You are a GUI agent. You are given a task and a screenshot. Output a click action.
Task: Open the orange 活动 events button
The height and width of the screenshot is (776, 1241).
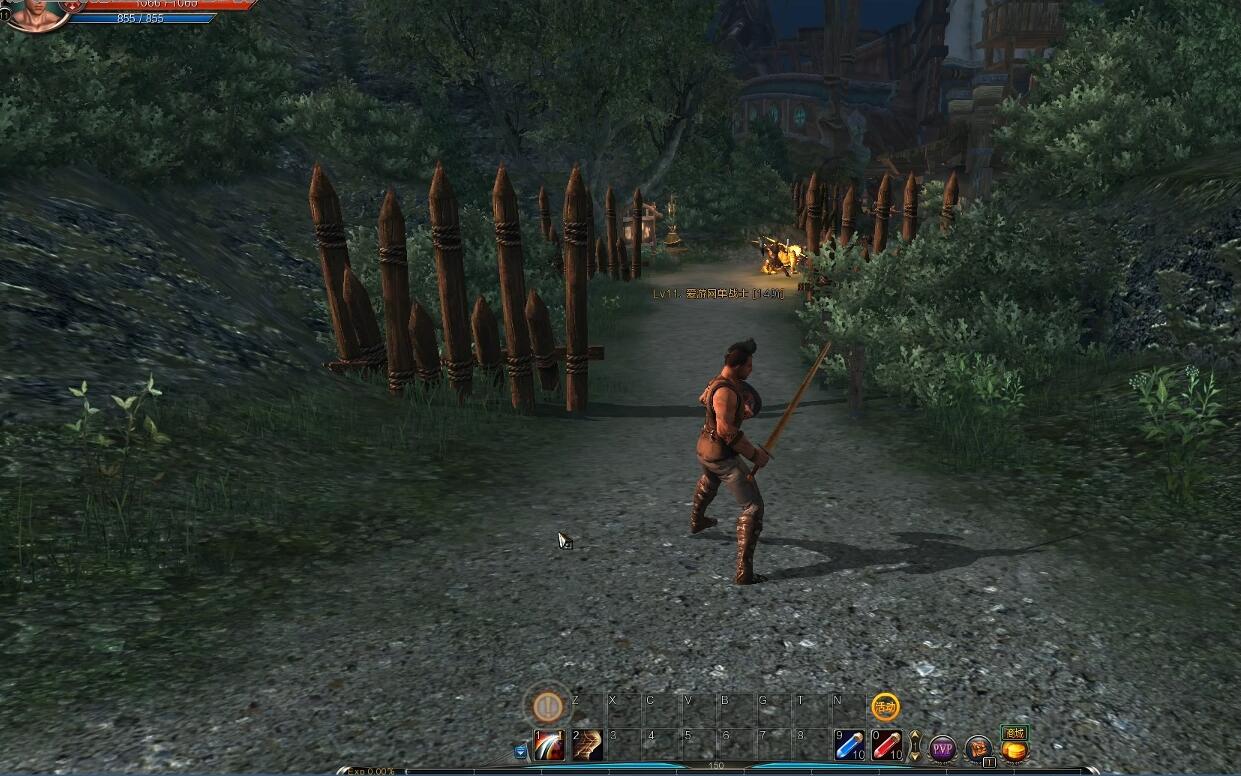click(885, 707)
